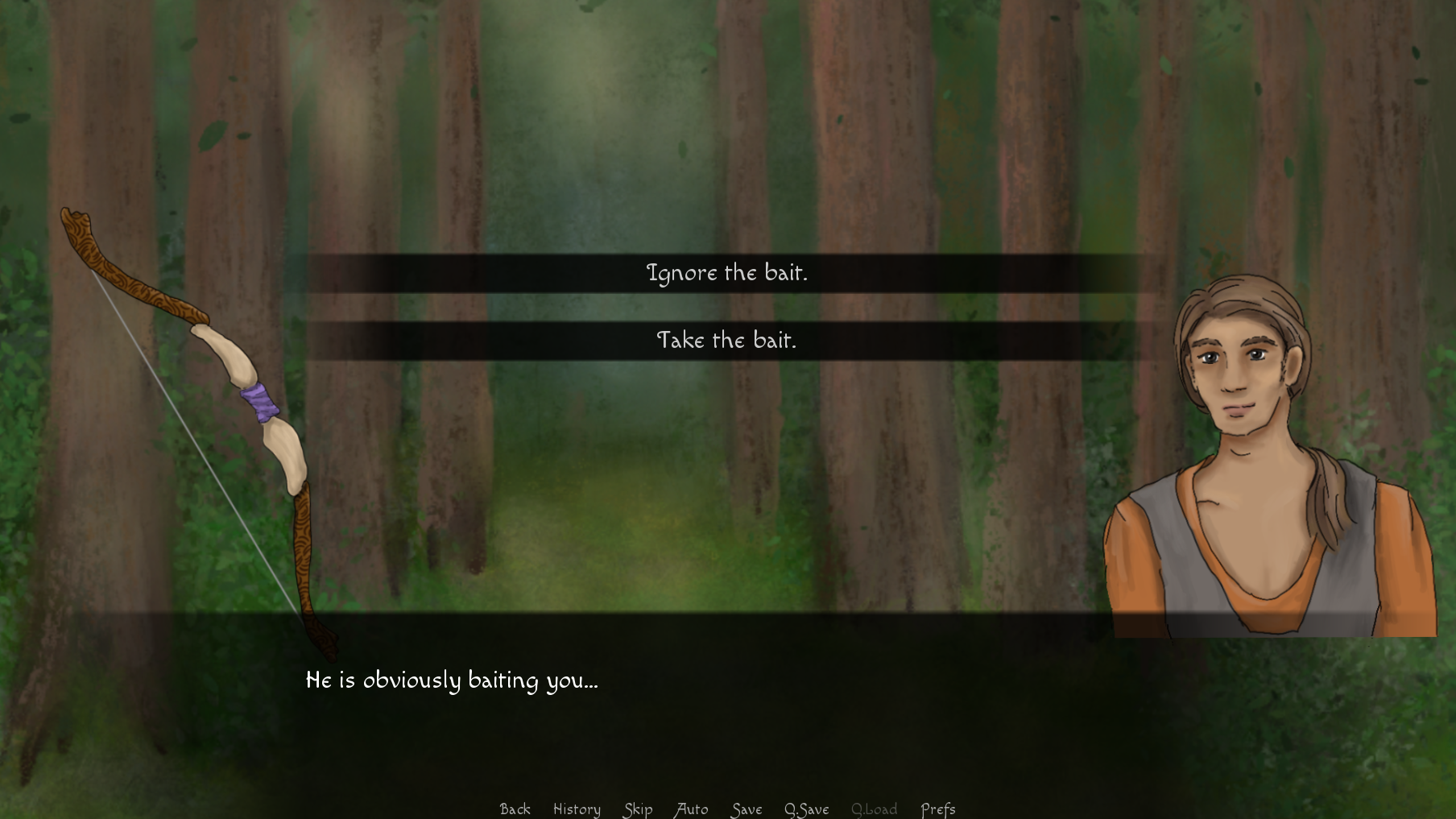Select the grayed-out Q.Load option

click(875, 809)
